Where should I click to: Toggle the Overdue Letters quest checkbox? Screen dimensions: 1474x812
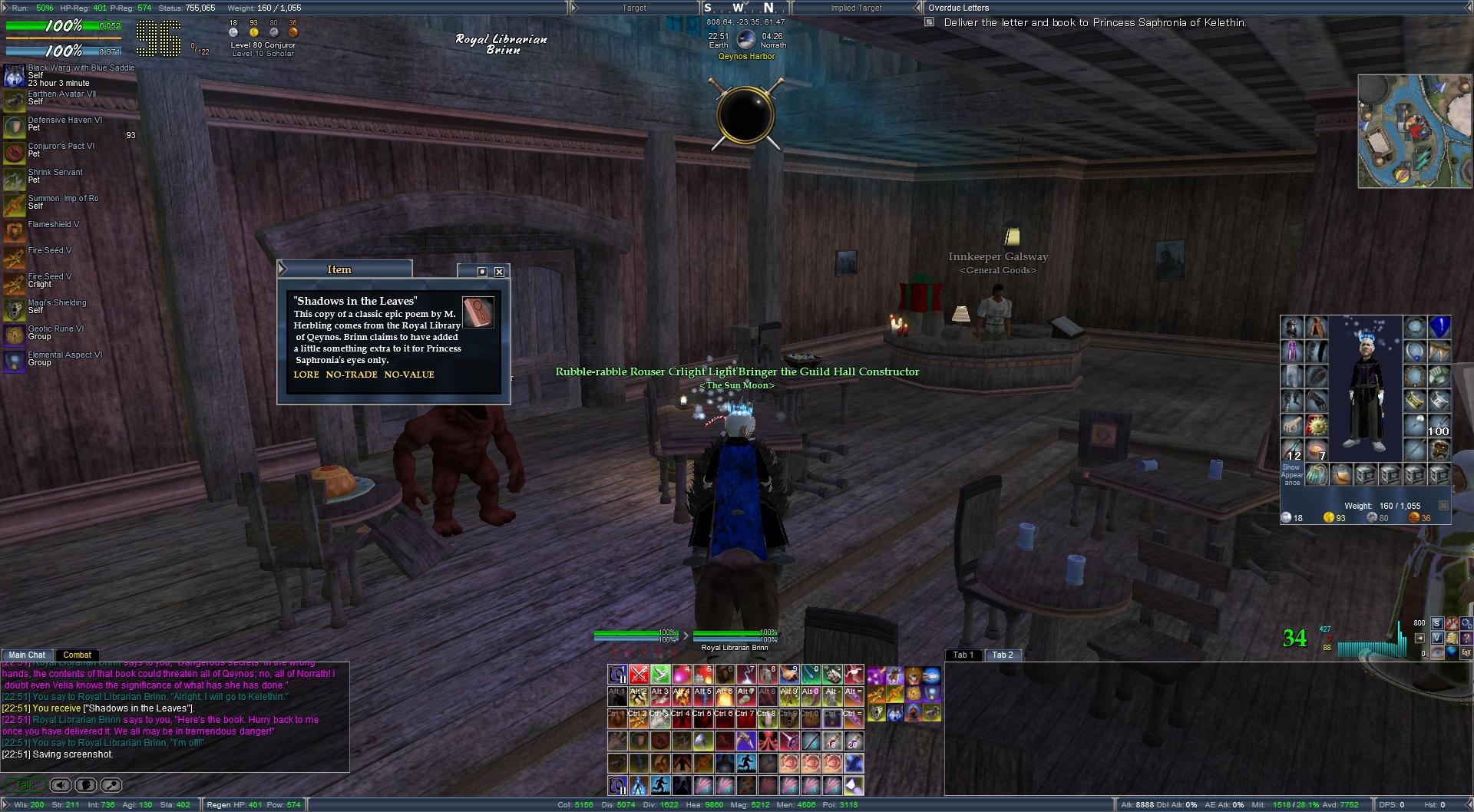929,22
